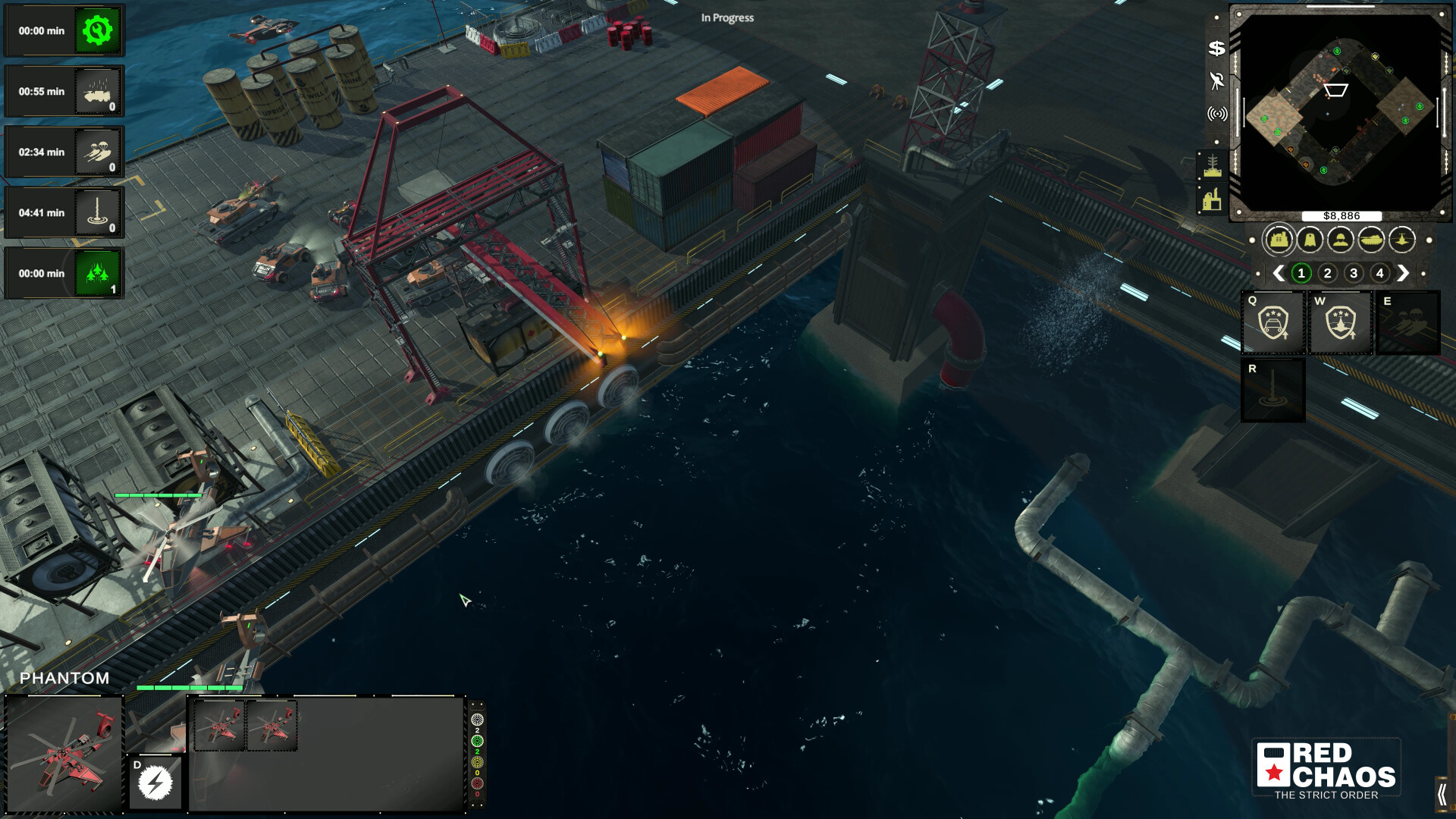Click the radar dish icon beside the minimap
This screenshot has height=819, width=1456.
1216,81
